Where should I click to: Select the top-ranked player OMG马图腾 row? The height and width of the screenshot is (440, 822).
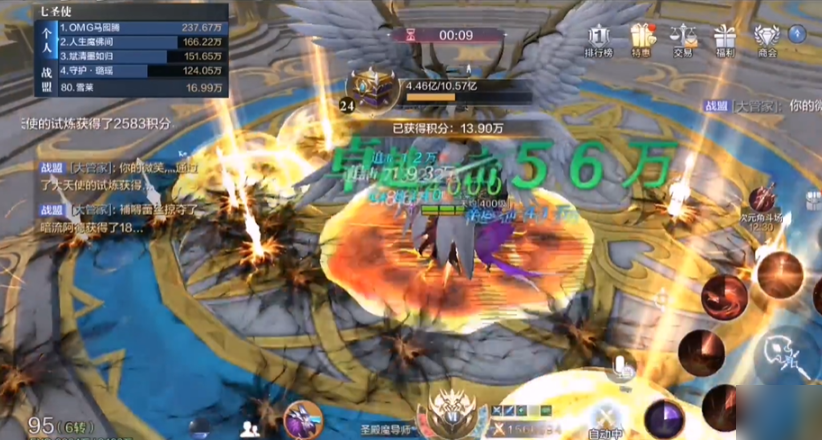tap(142, 27)
